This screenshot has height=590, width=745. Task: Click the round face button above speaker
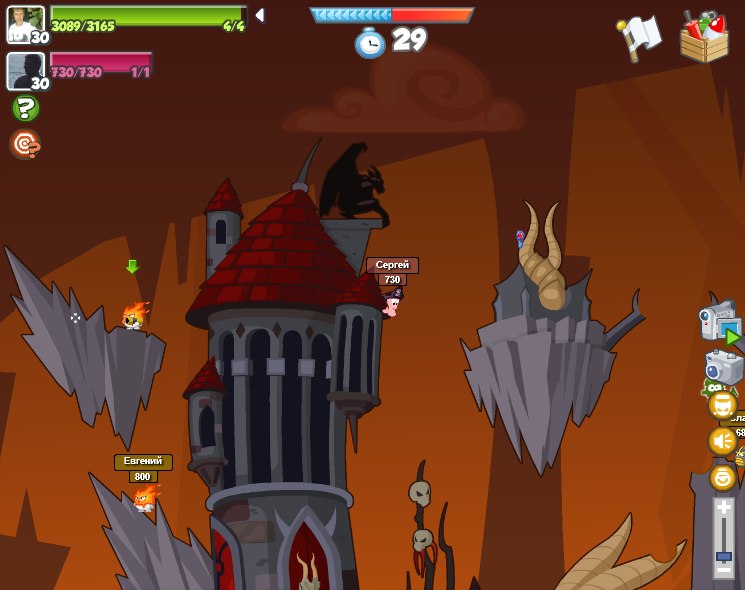click(722, 405)
